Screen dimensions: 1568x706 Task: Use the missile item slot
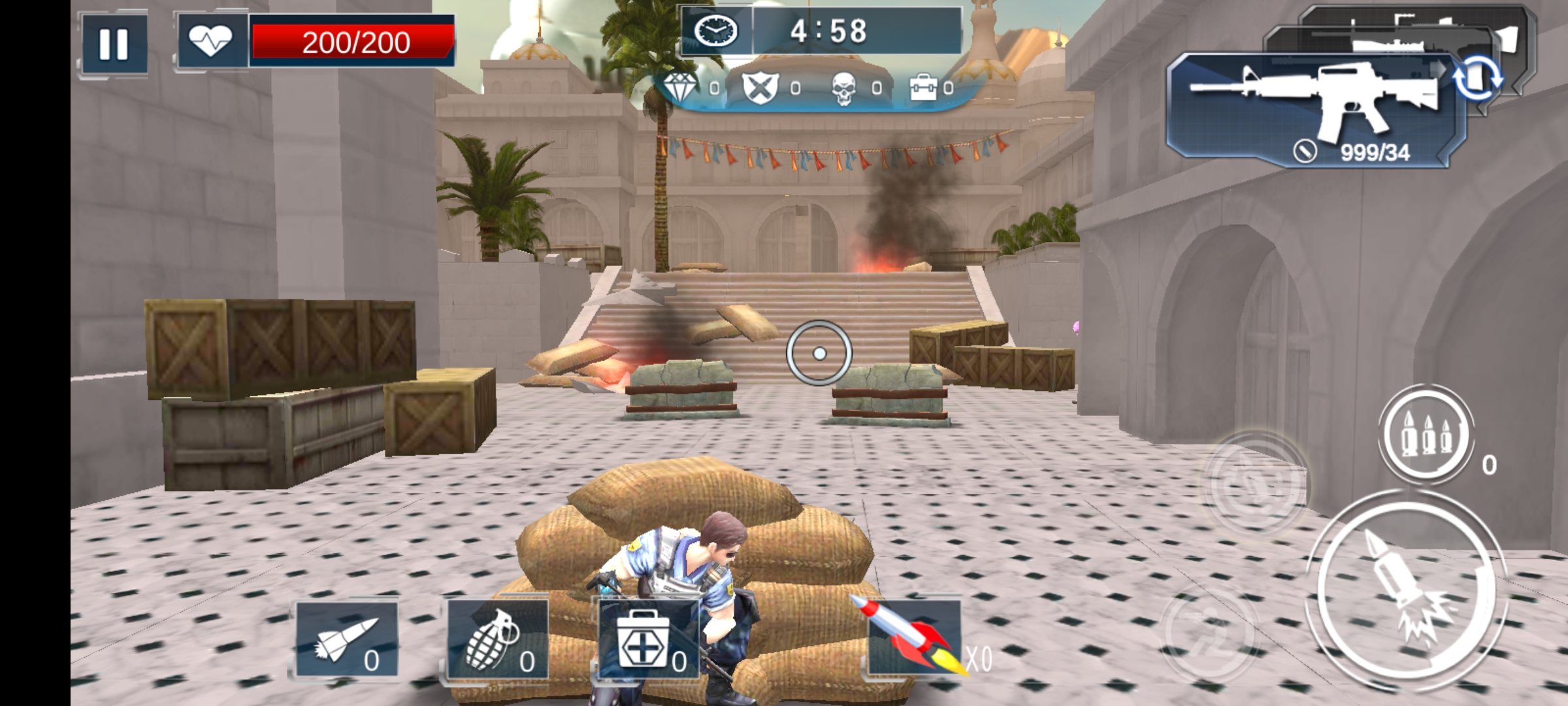point(346,639)
